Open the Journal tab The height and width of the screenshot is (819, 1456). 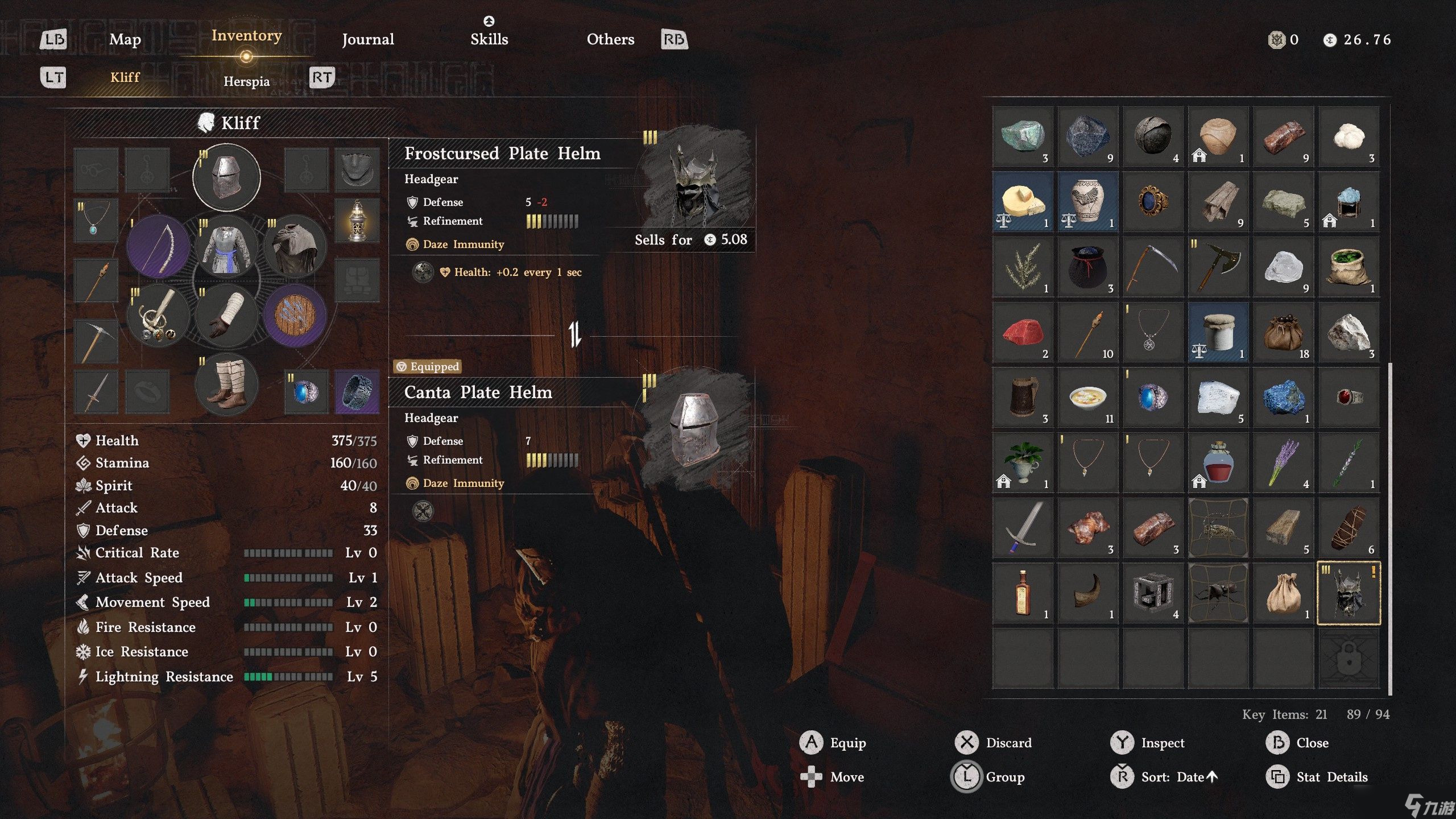coord(367,39)
